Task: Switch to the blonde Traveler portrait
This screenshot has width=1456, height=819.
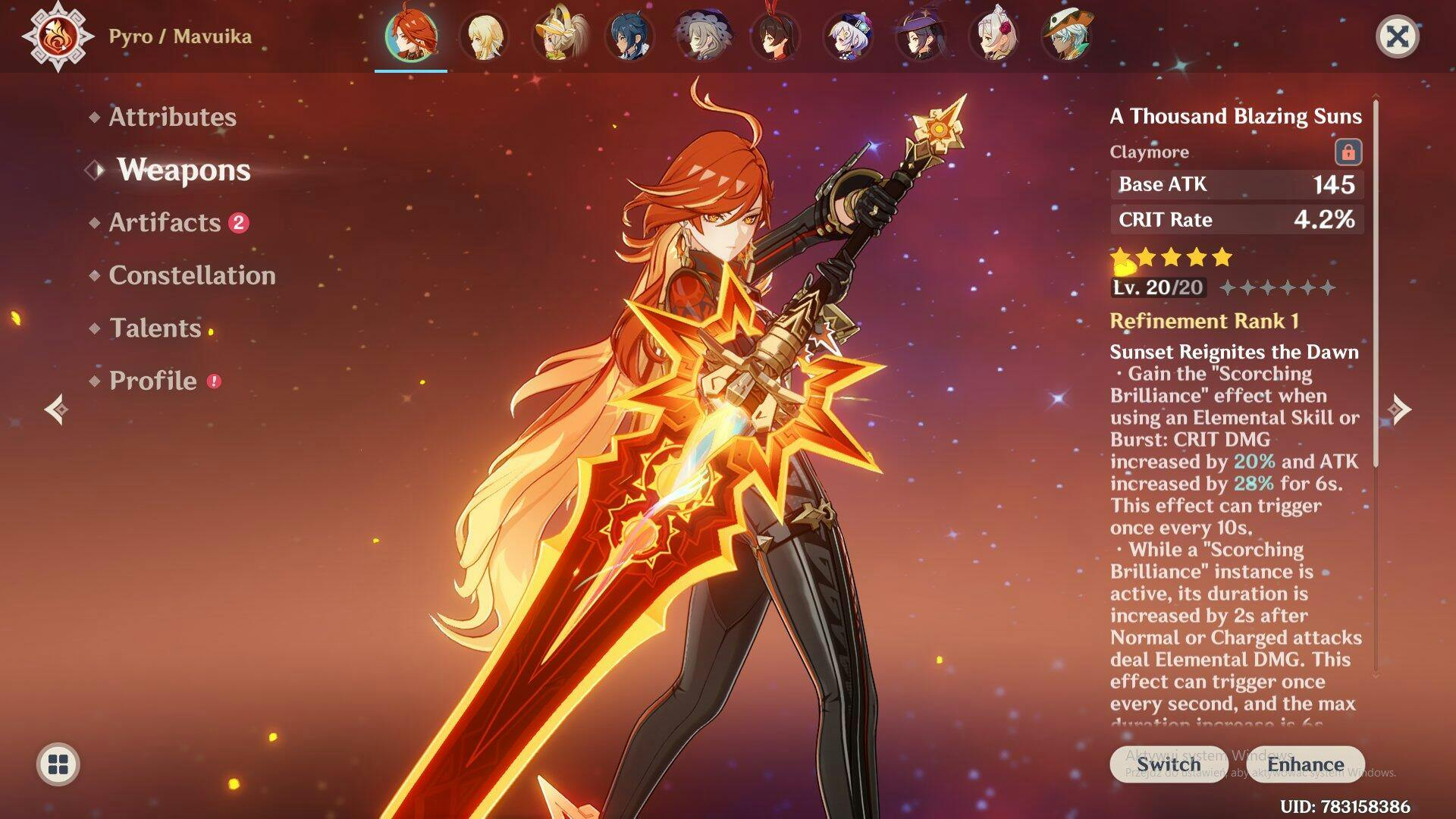Action: pyautogui.click(x=483, y=36)
